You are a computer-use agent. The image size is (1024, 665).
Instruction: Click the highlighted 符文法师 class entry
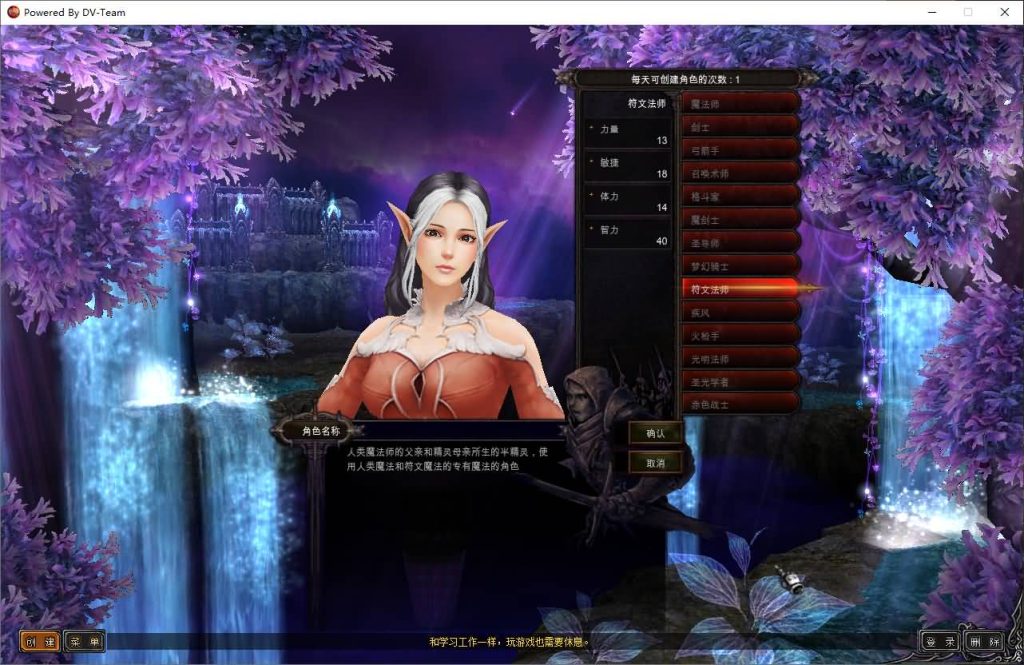(x=740, y=289)
